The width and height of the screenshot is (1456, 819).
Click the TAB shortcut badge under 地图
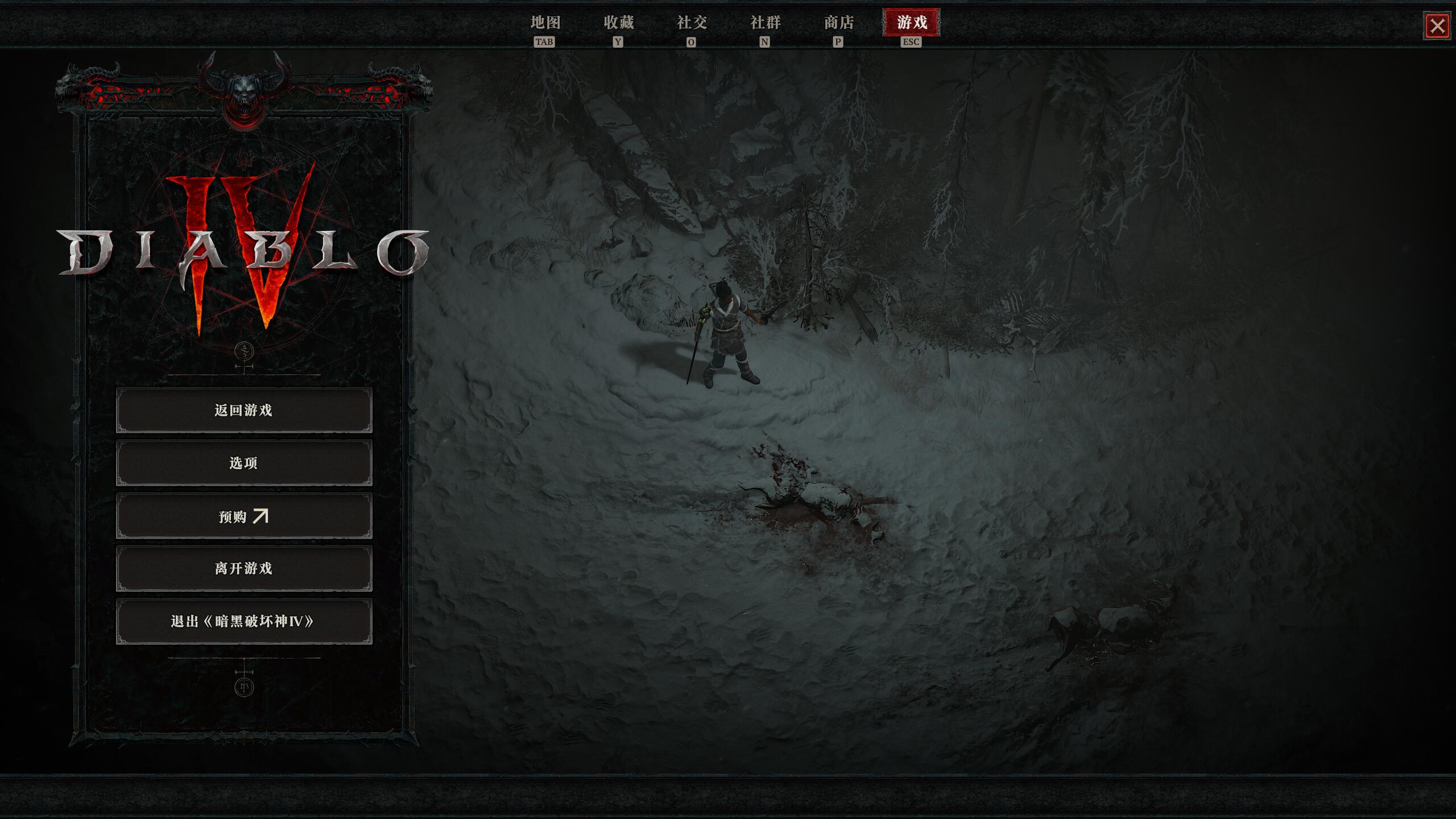(545, 41)
